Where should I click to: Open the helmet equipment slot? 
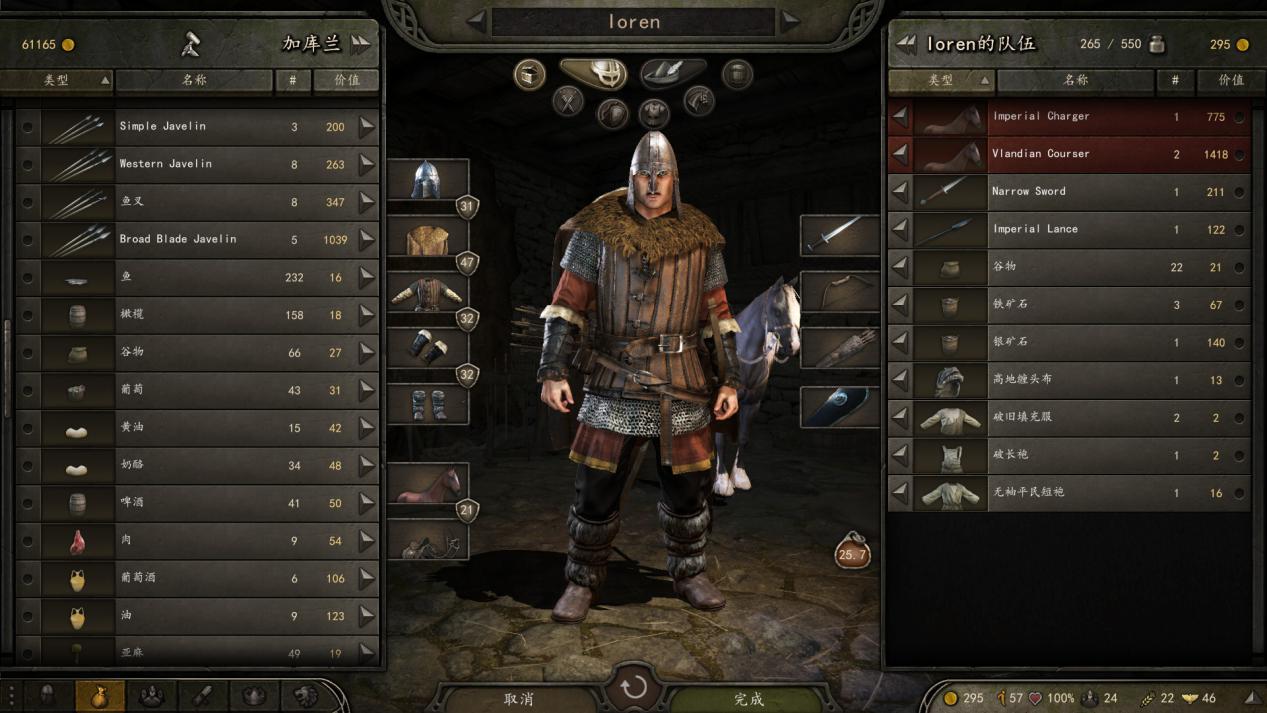(x=427, y=180)
